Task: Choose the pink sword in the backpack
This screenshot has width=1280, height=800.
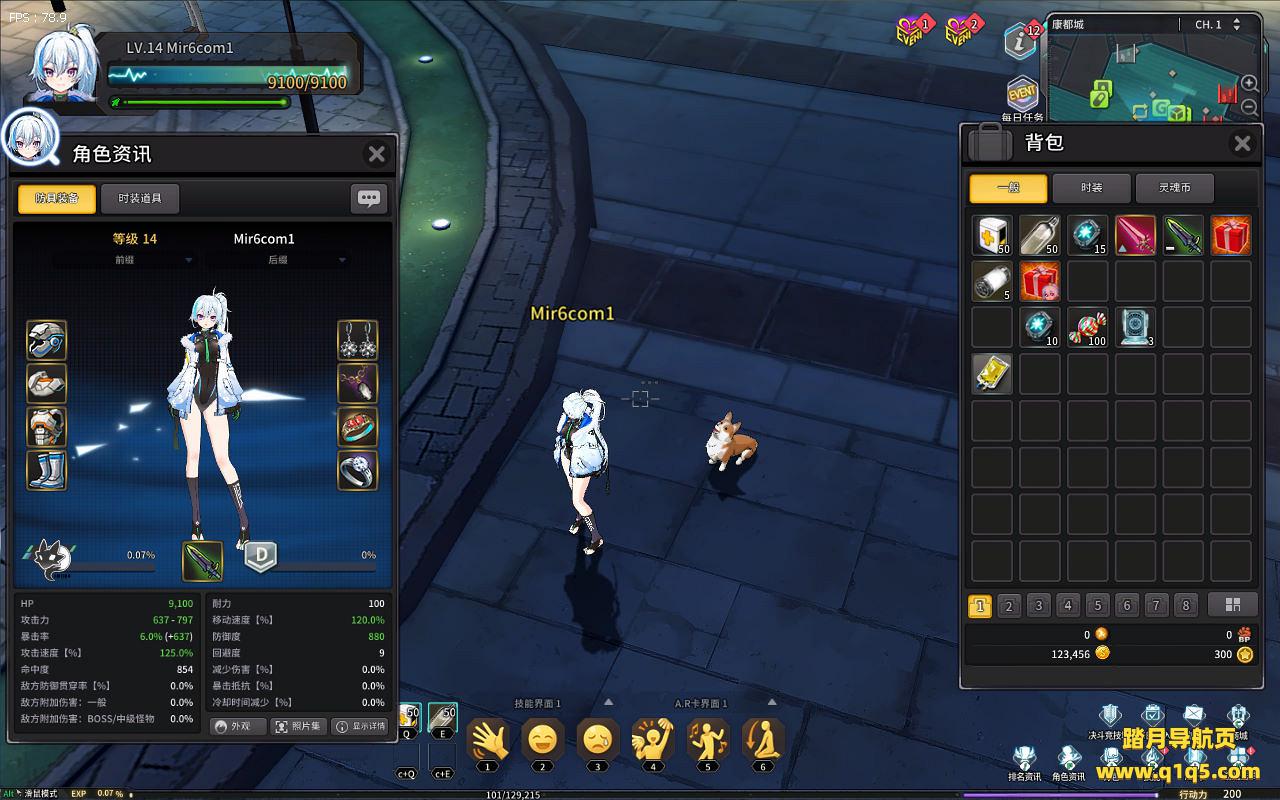Action: tap(1135, 235)
